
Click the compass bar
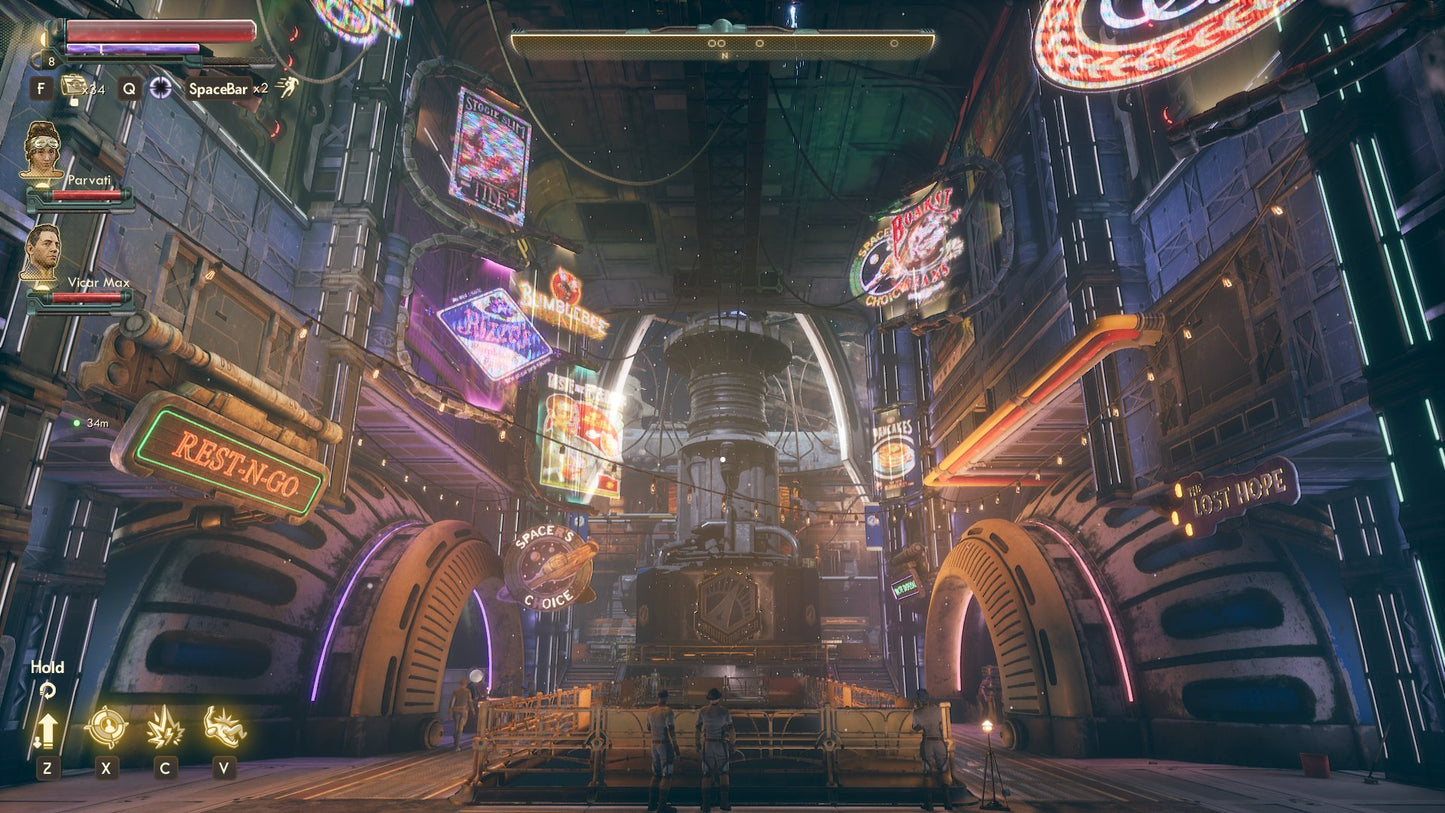tap(722, 43)
